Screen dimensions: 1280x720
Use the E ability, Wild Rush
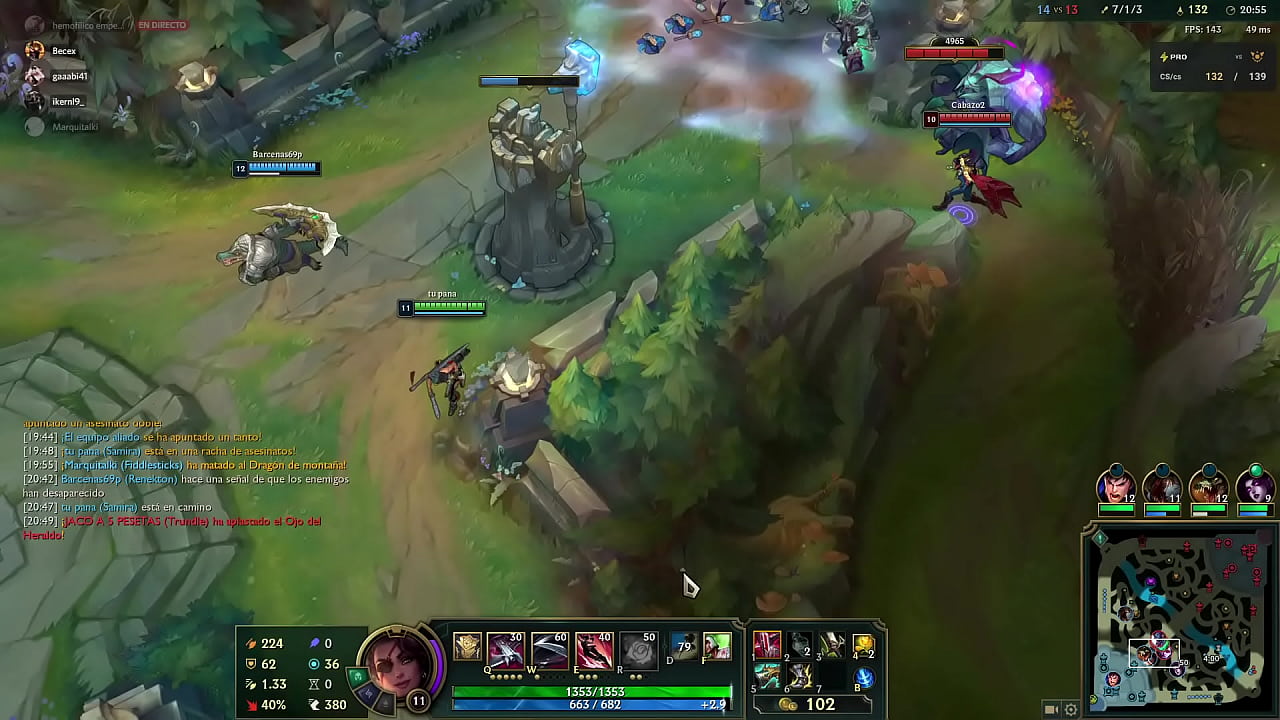[x=594, y=651]
